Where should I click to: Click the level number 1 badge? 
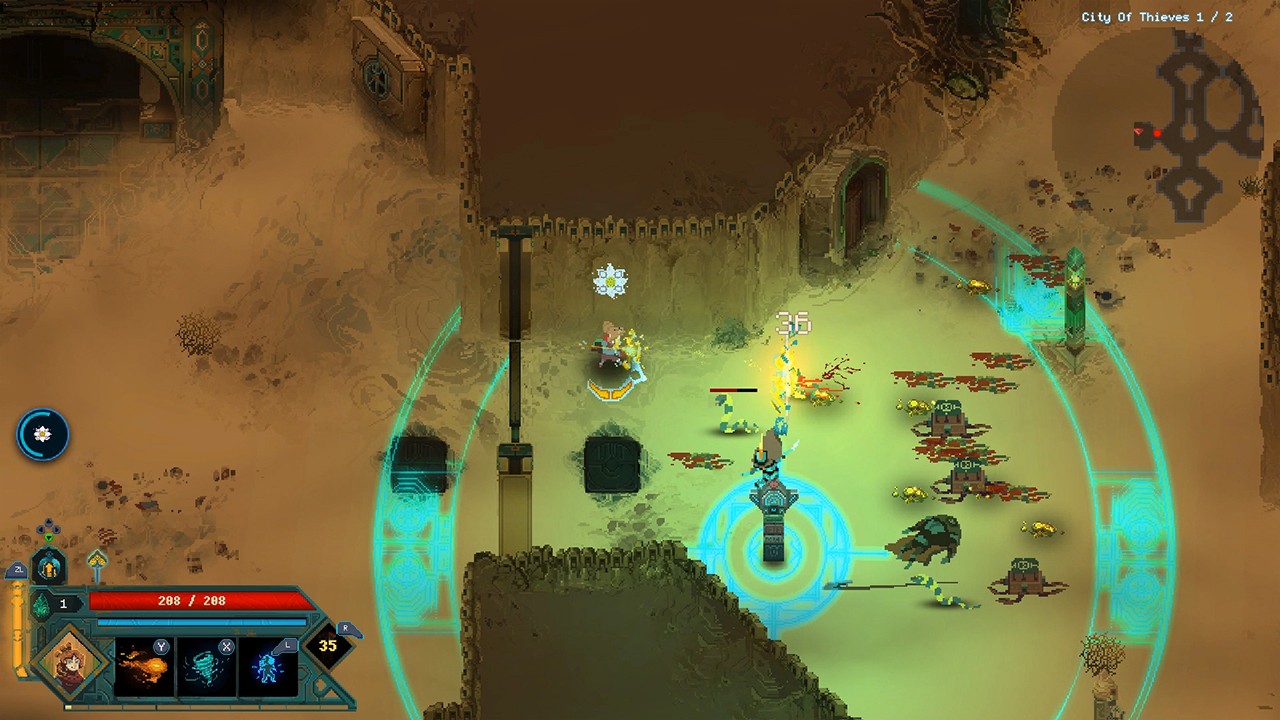pyautogui.click(x=64, y=602)
